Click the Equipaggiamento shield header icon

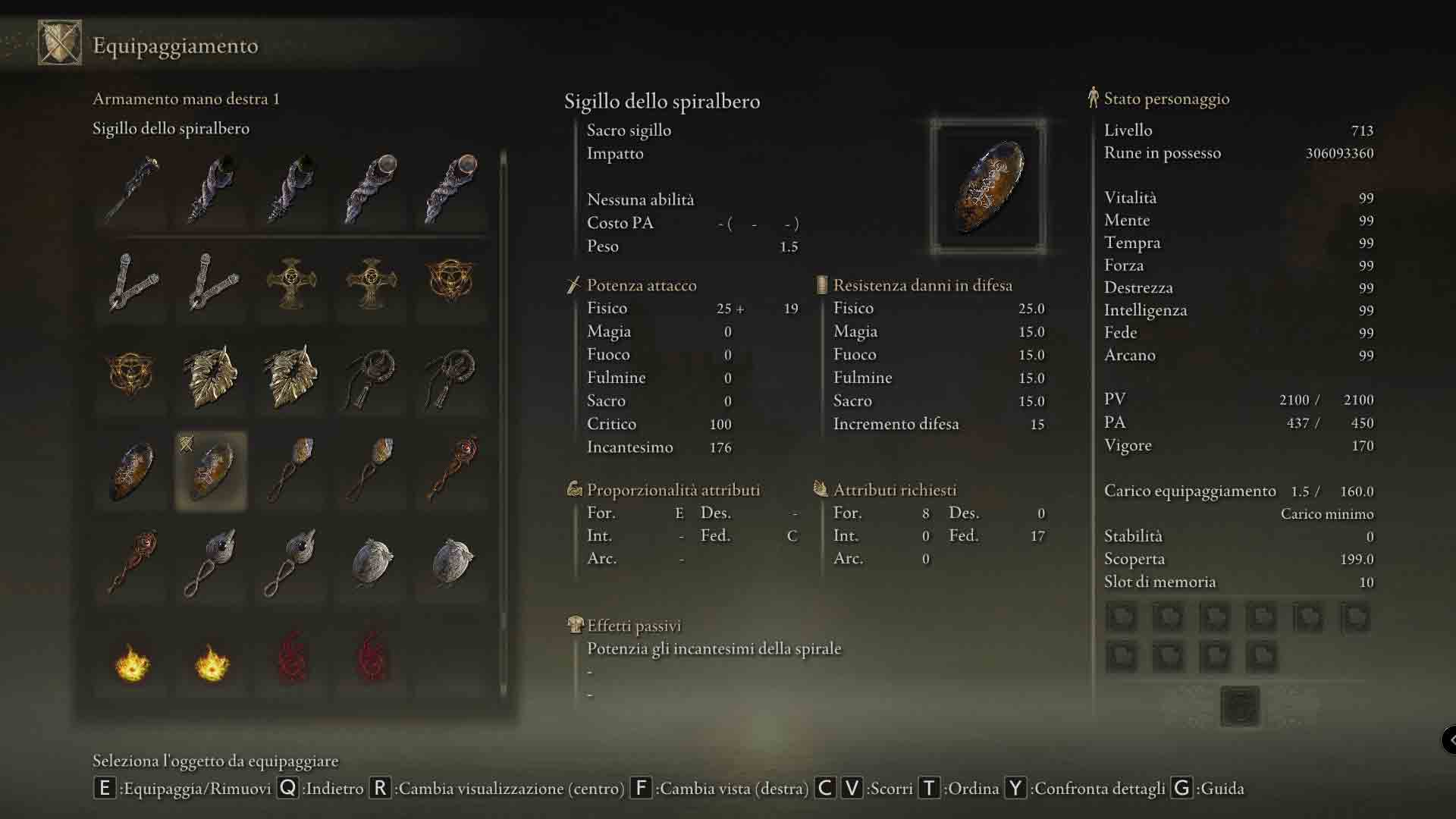pyautogui.click(x=60, y=43)
